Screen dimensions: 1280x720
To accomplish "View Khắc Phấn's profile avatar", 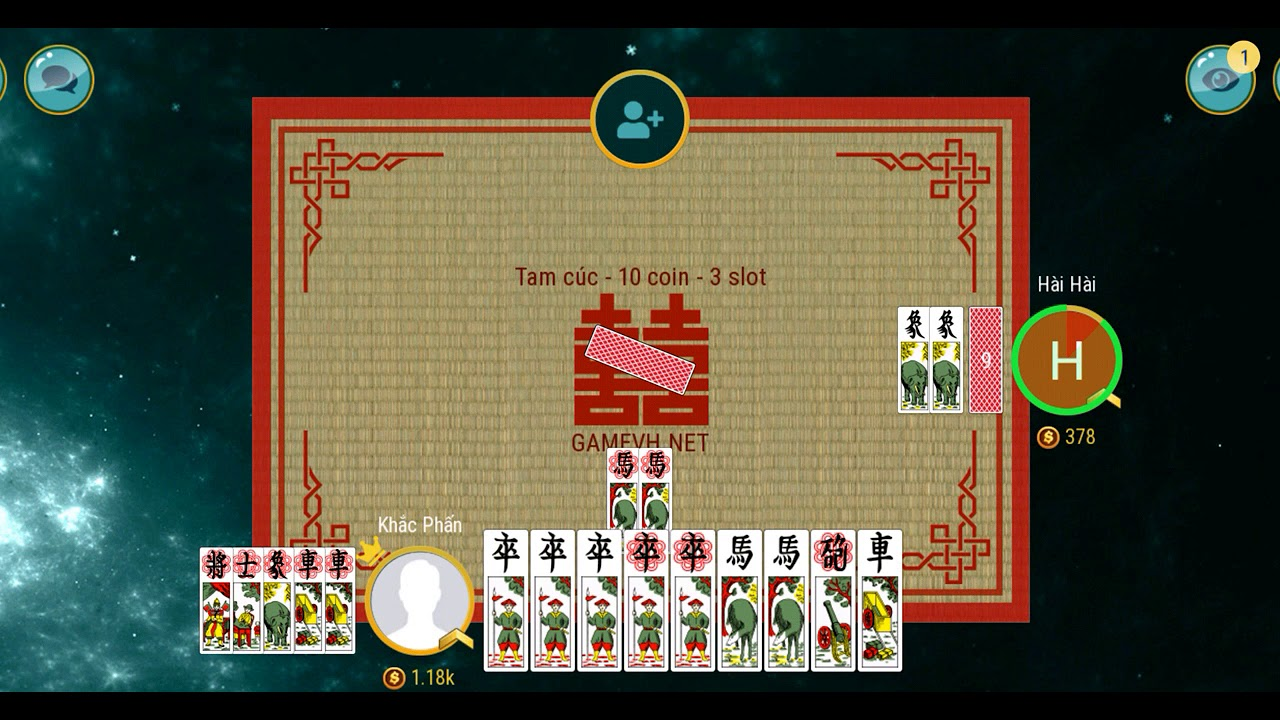I will click(x=419, y=601).
